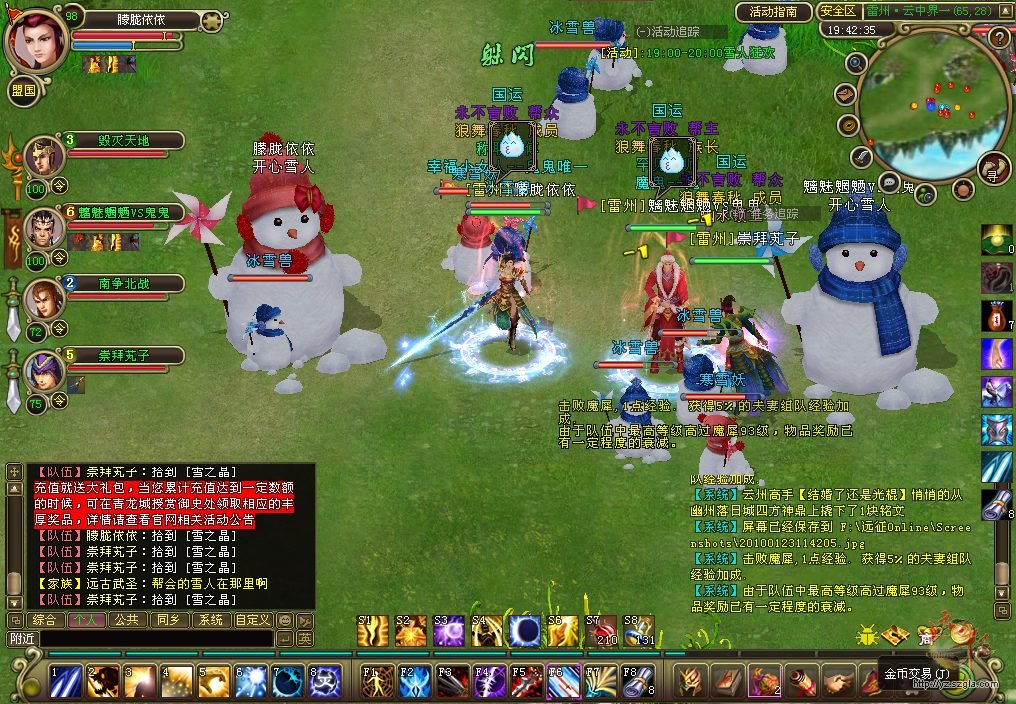Switch chat to the 公共 tab
The width and height of the screenshot is (1016, 704).
point(125,620)
